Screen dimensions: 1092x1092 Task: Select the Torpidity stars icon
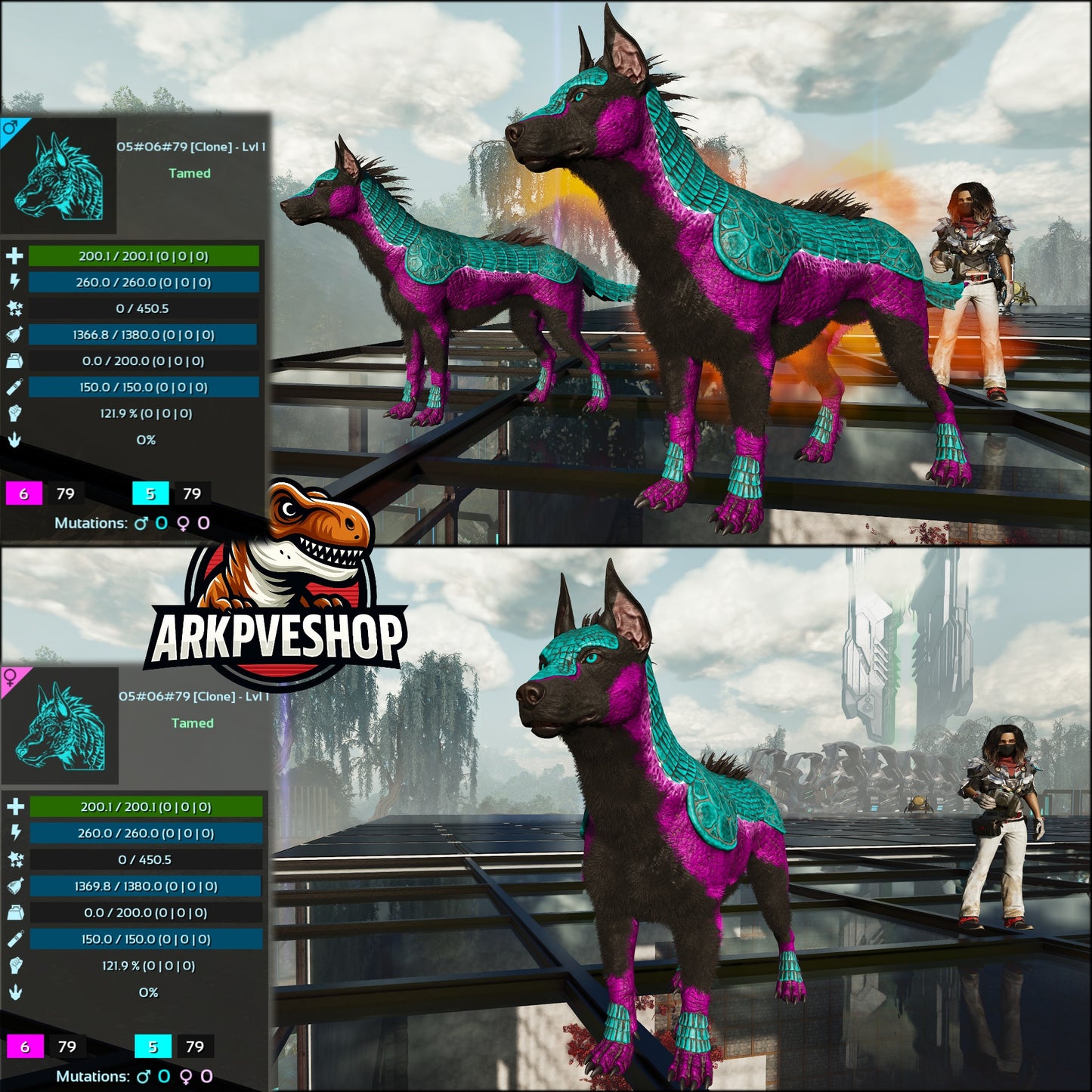click(x=14, y=308)
